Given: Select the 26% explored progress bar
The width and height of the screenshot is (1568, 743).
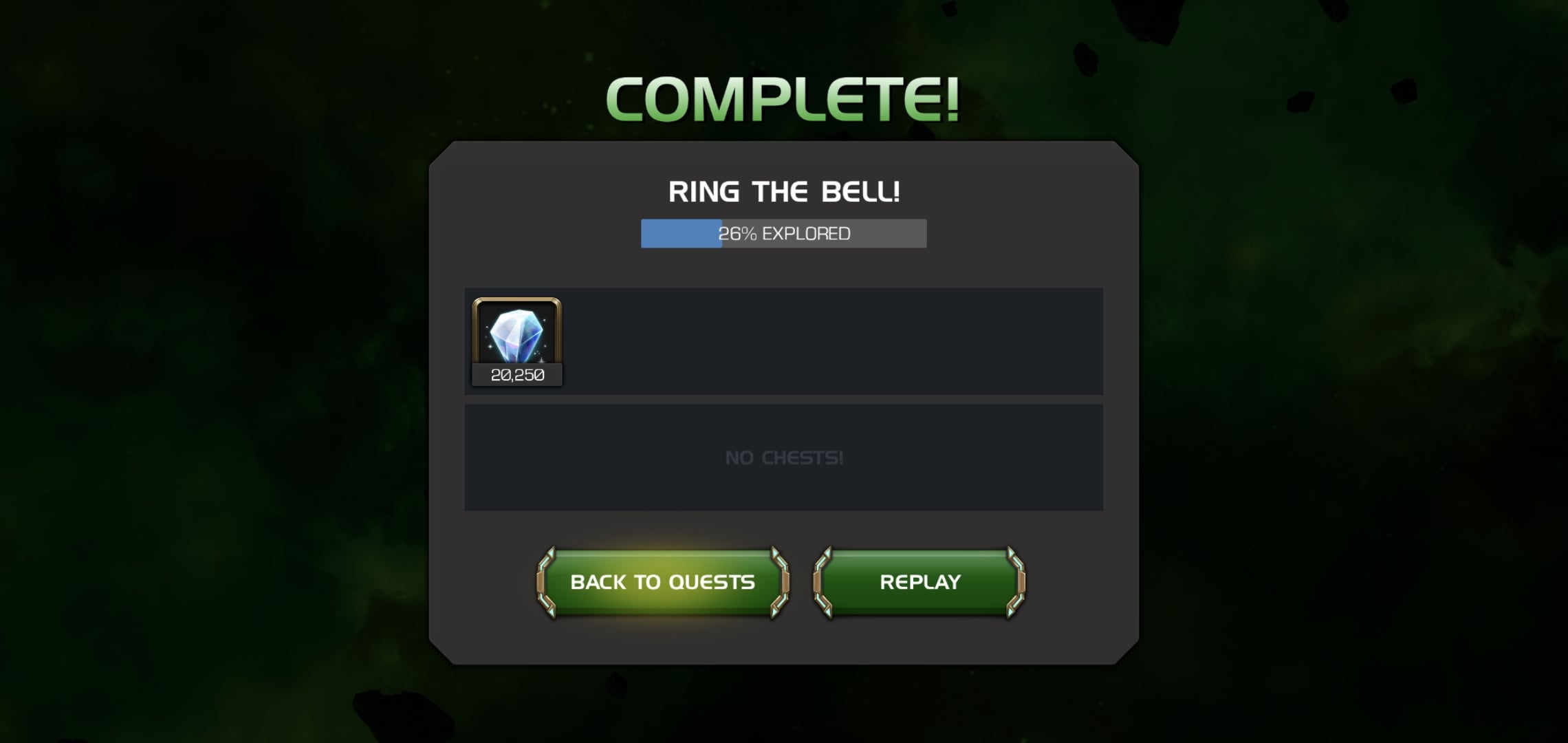Looking at the screenshot, I should (784, 233).
